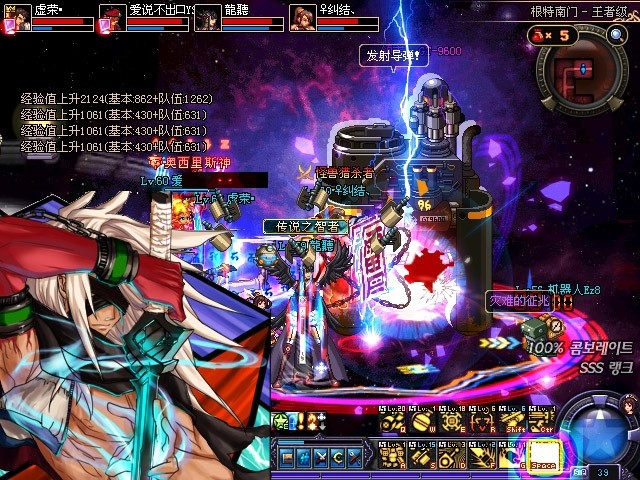Use the Lv.1 skill bound to W
The image size is (640, 480).
(x=422, y=422)
